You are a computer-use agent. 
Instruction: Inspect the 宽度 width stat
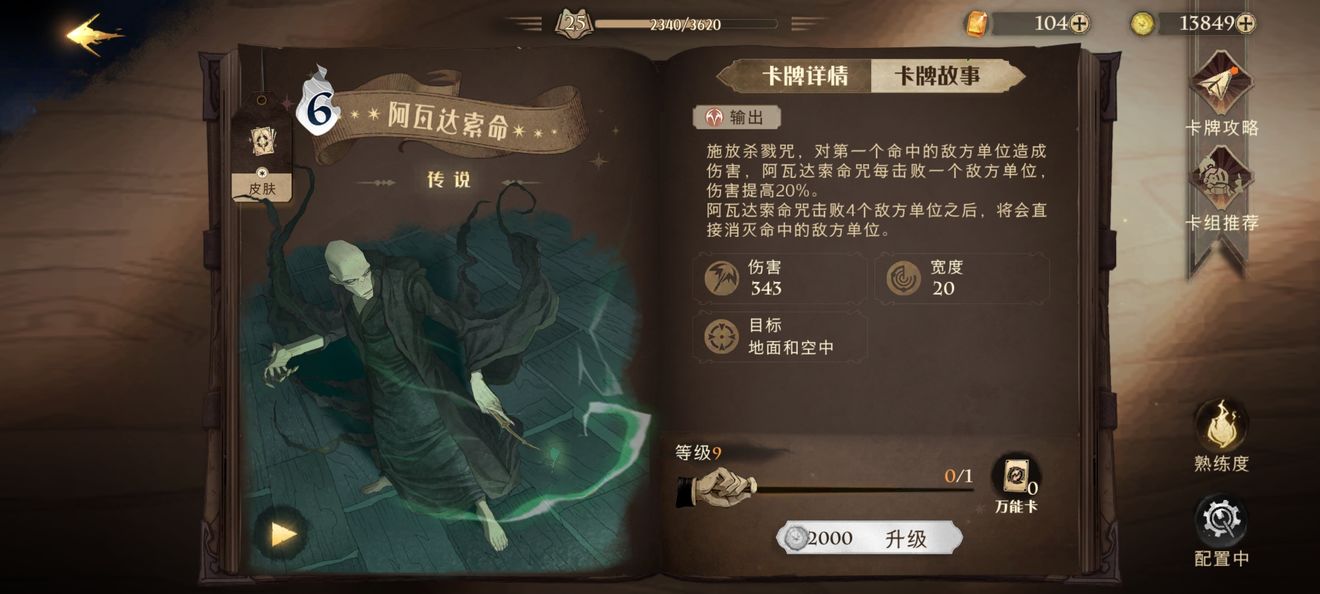(x=962, y=278)
